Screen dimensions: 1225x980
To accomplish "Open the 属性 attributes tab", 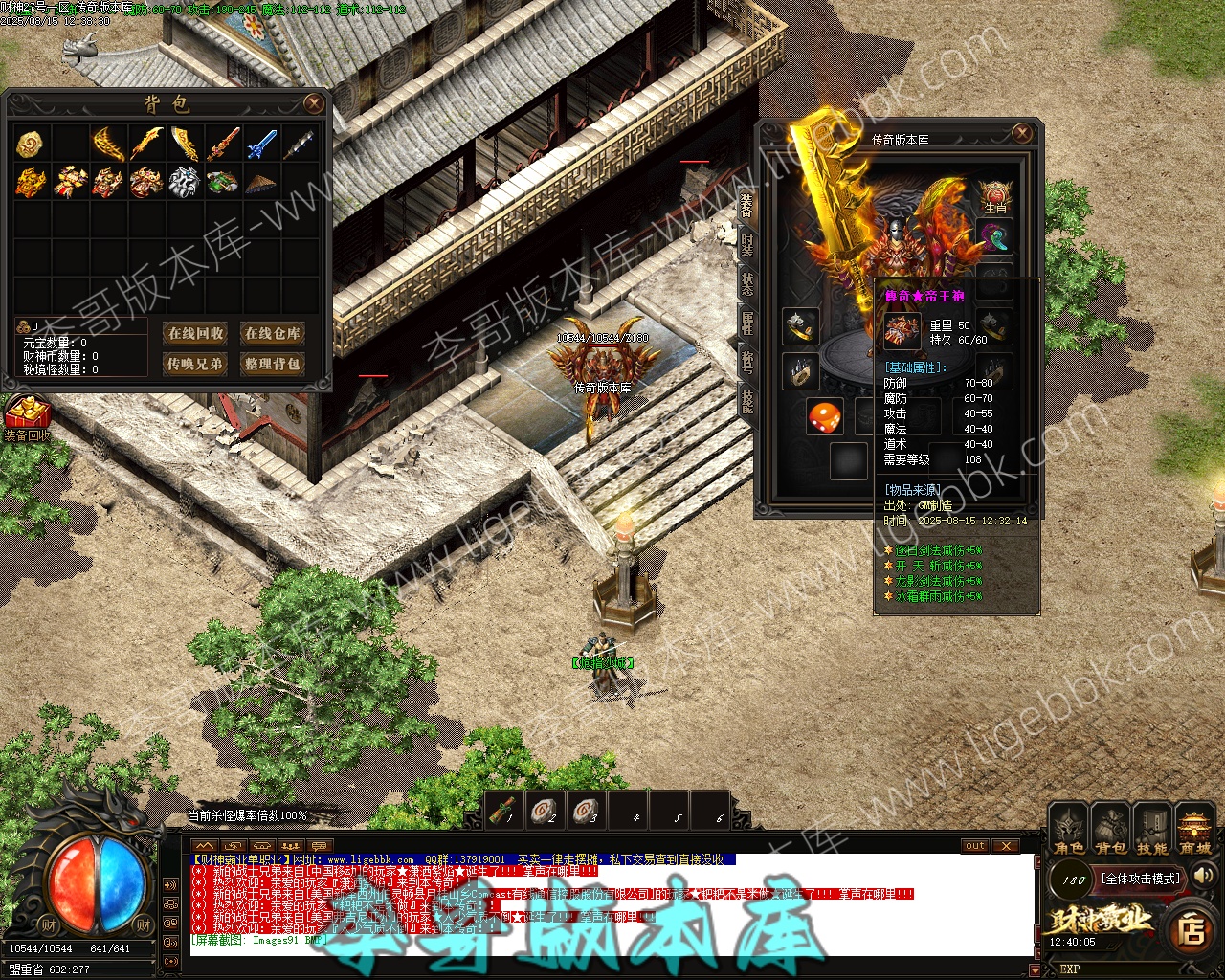I will pos(747,323).
